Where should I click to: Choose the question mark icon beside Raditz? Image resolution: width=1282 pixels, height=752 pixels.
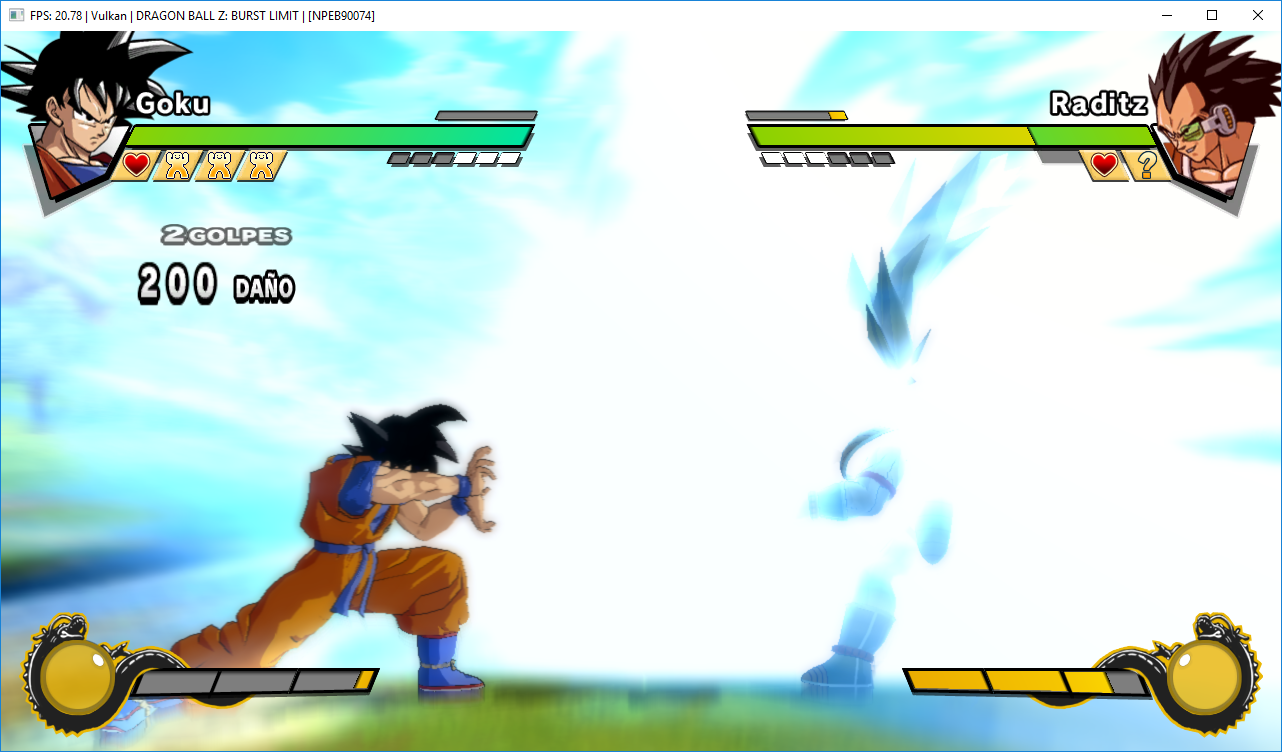click(1146, 165)
